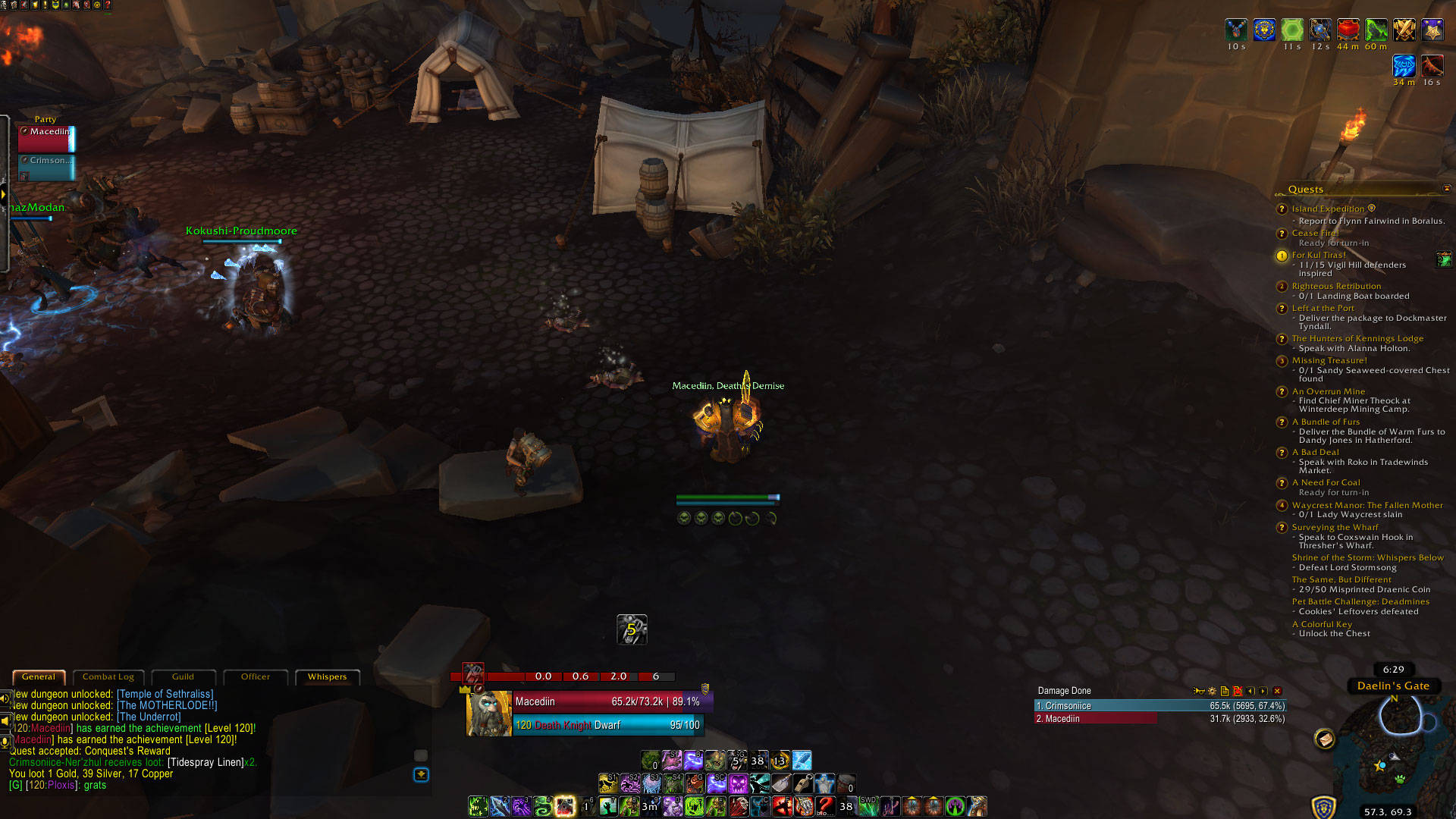1456x819 pixels.
Task: Reset damage meter data with crossed-out icon
Action: (1238, 691)
